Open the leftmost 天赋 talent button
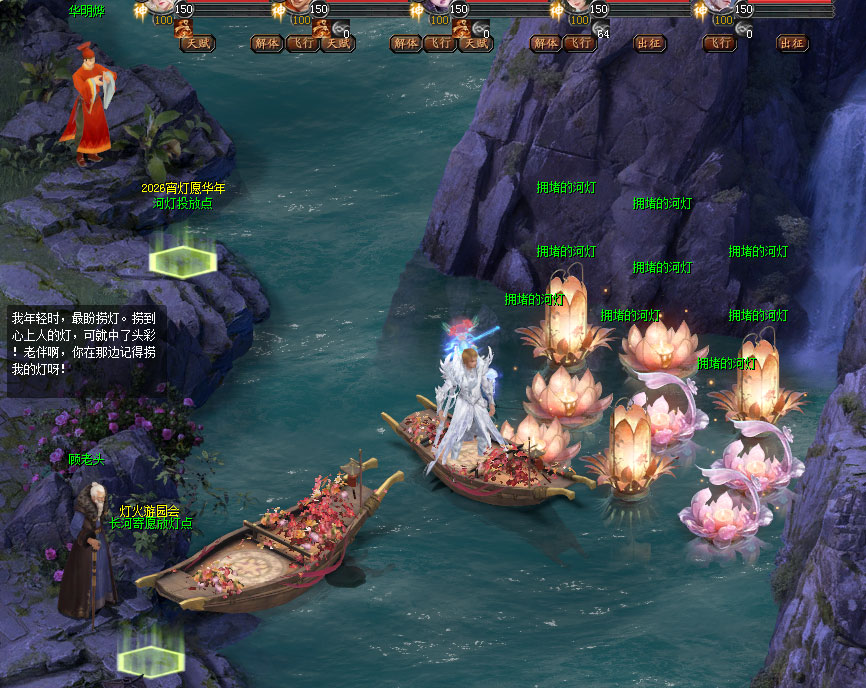 click(x=197, y=43)
